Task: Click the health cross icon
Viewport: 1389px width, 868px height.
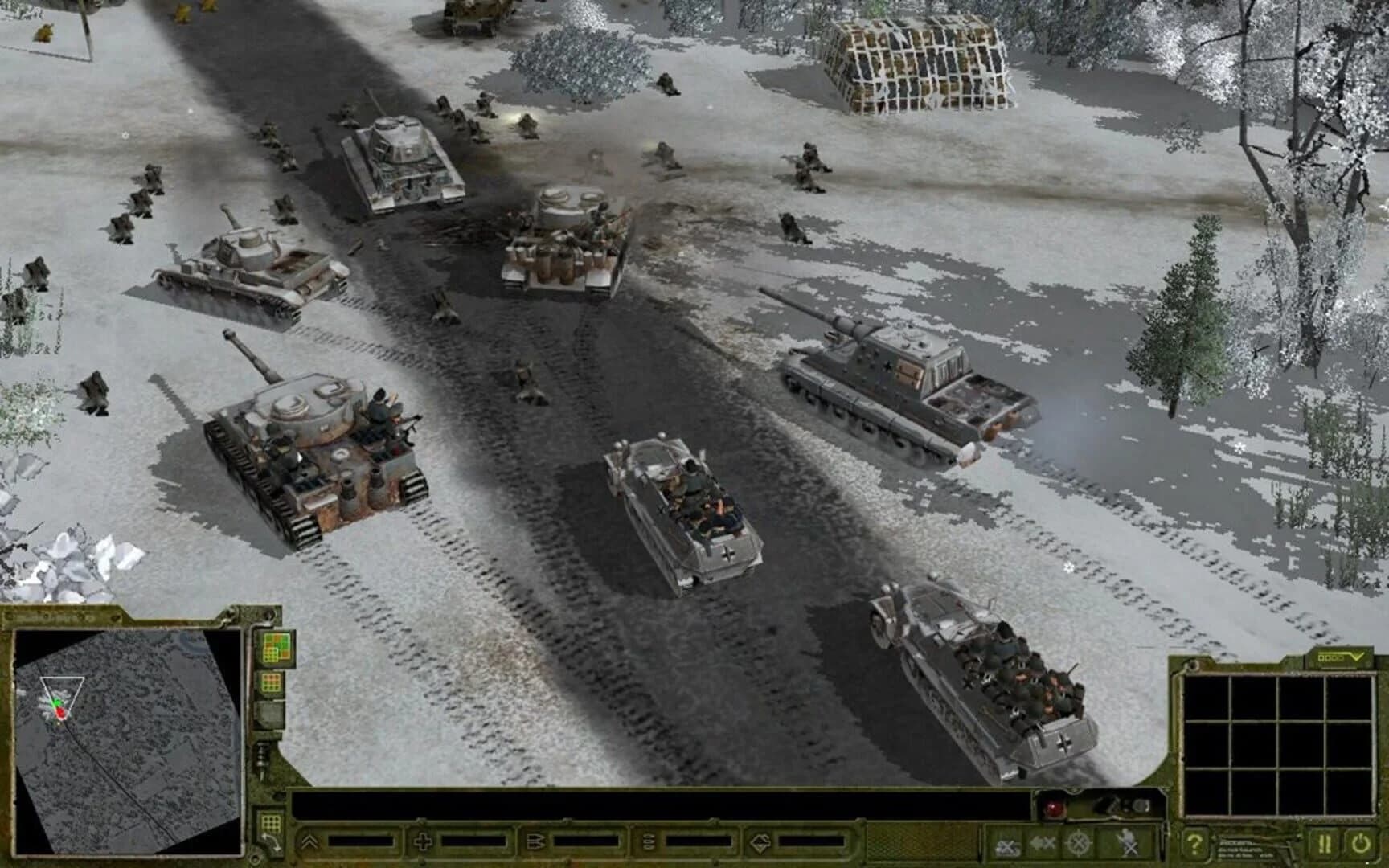Action: 422,841
